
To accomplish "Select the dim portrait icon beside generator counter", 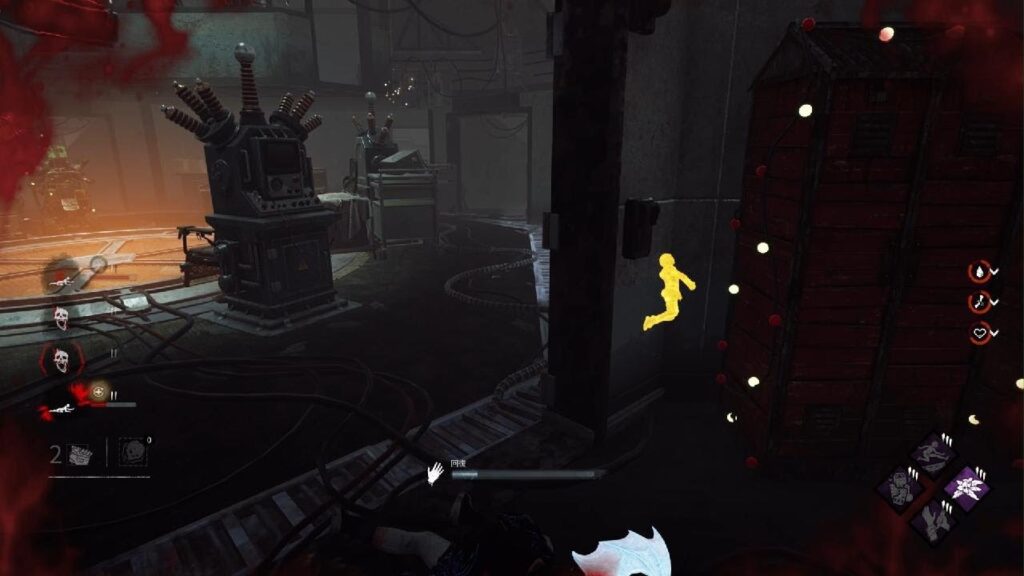I will pos(133,453).
